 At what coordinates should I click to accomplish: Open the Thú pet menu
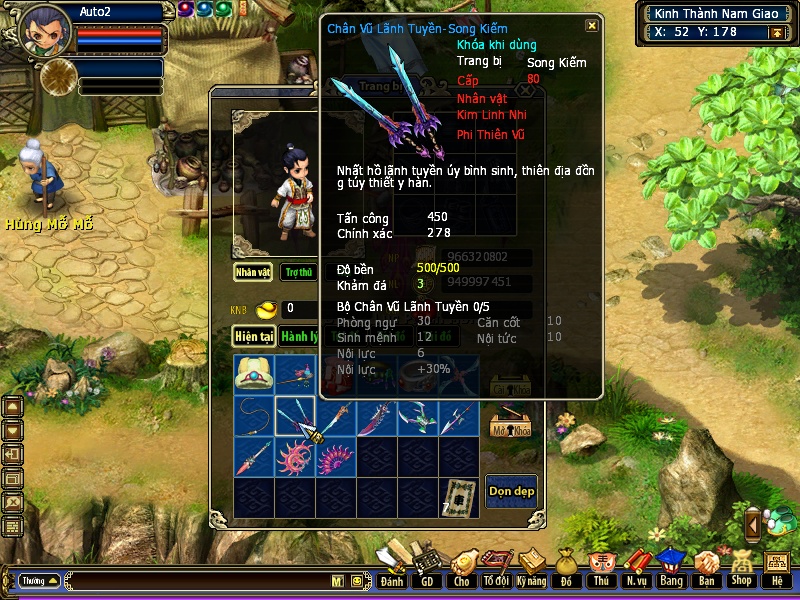(601, 568)
